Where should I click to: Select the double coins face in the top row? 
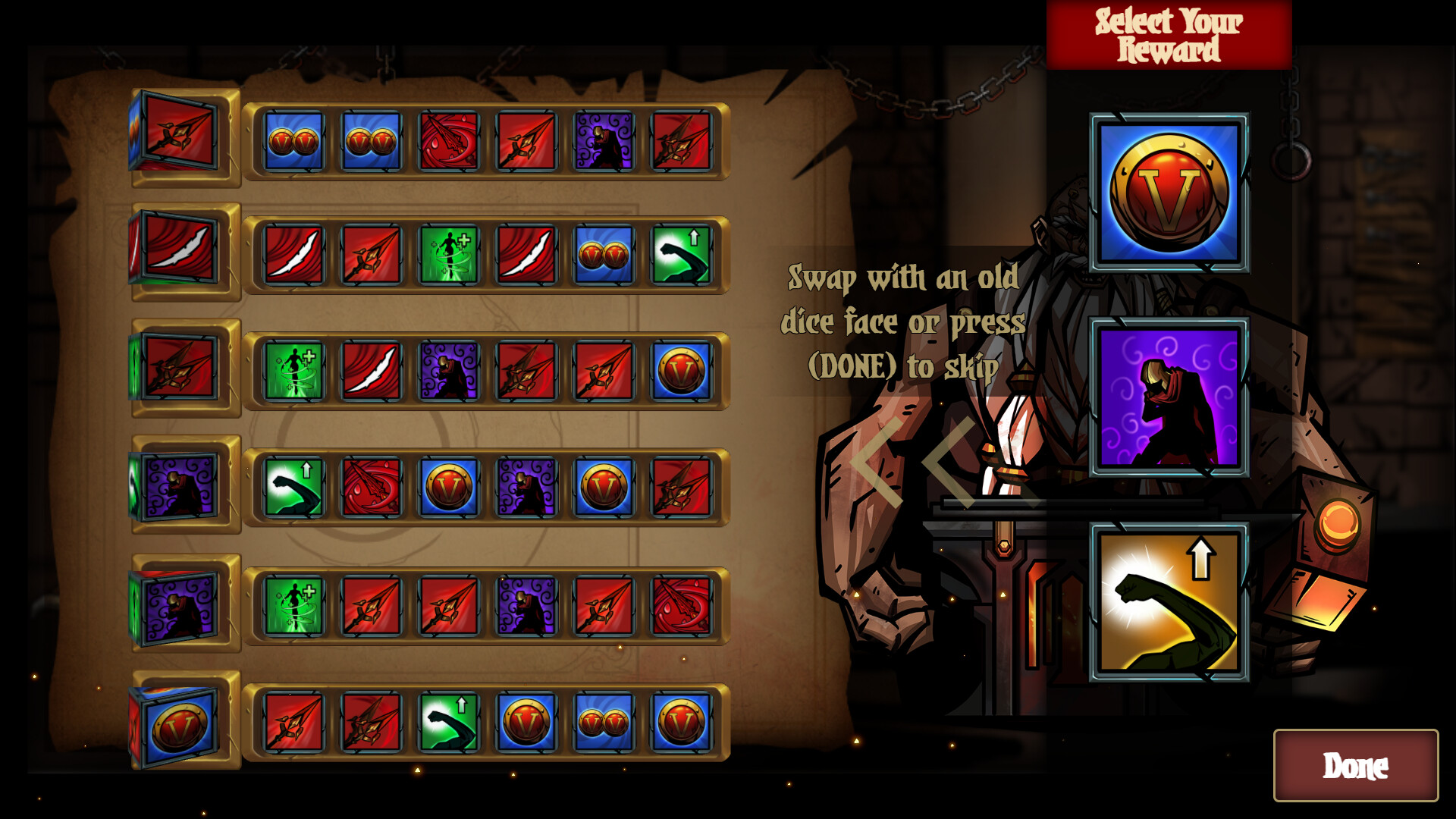(x=293, y=141)
